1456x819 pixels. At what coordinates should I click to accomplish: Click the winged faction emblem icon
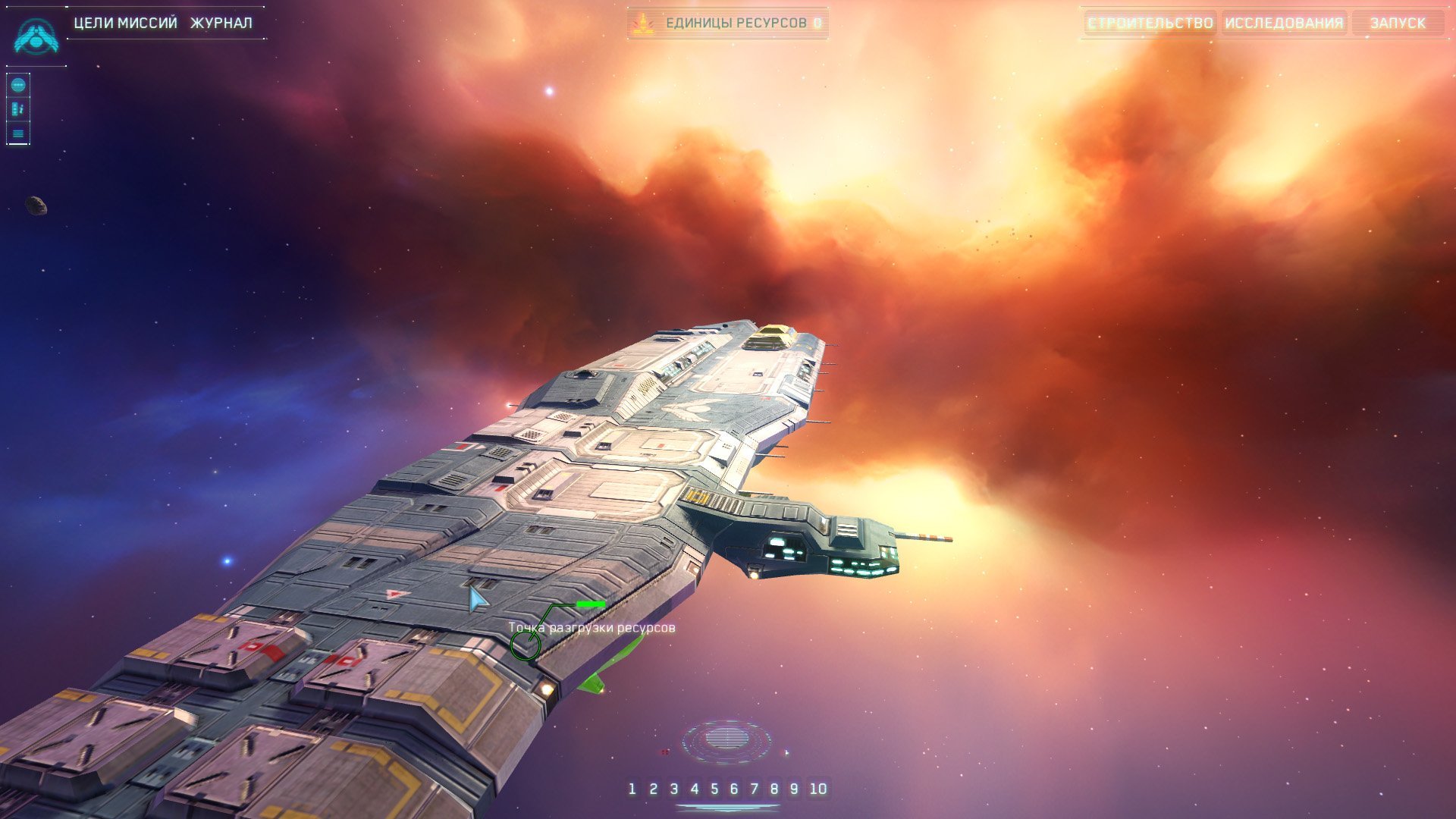[x=36, y=36]
